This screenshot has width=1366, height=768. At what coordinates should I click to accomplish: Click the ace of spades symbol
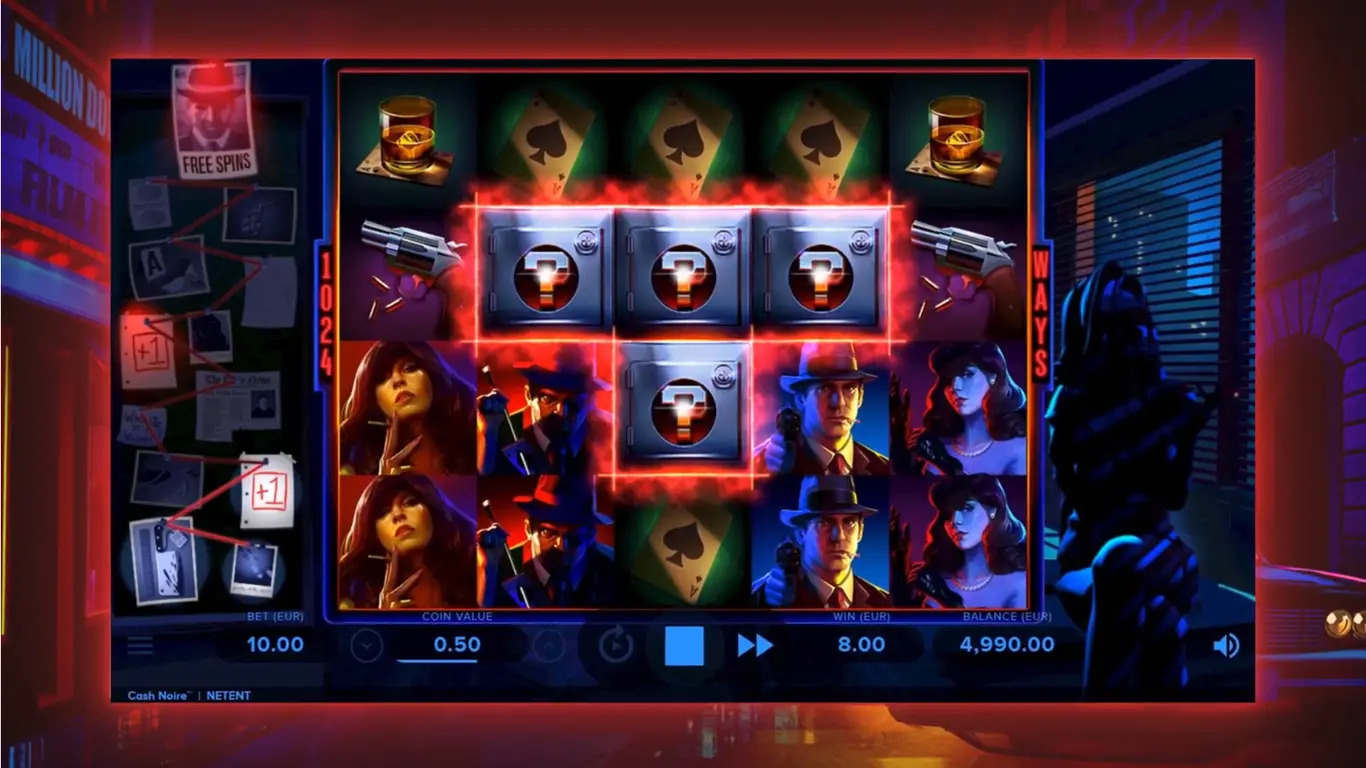[x=681, y=140]
